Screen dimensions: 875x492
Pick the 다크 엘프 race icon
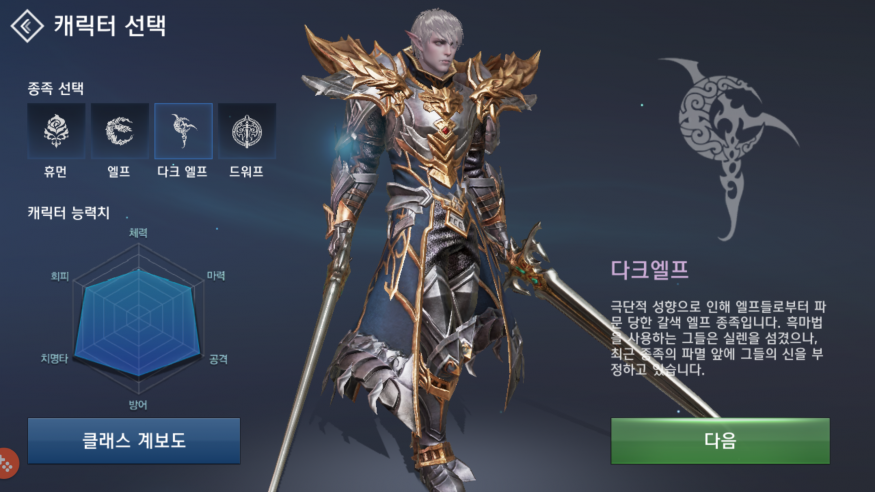point(183,131)
